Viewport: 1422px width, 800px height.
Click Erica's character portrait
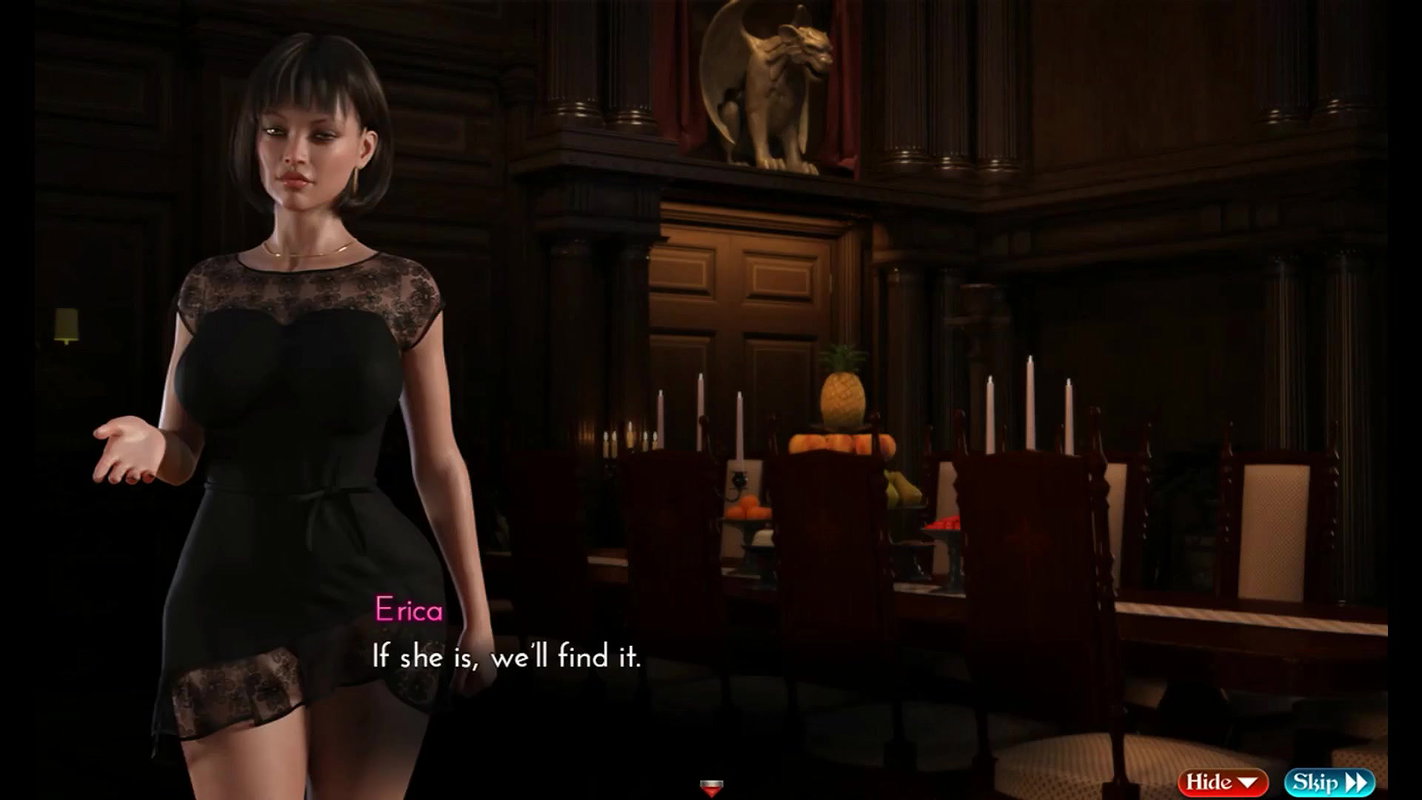click(x=290, y=400)
